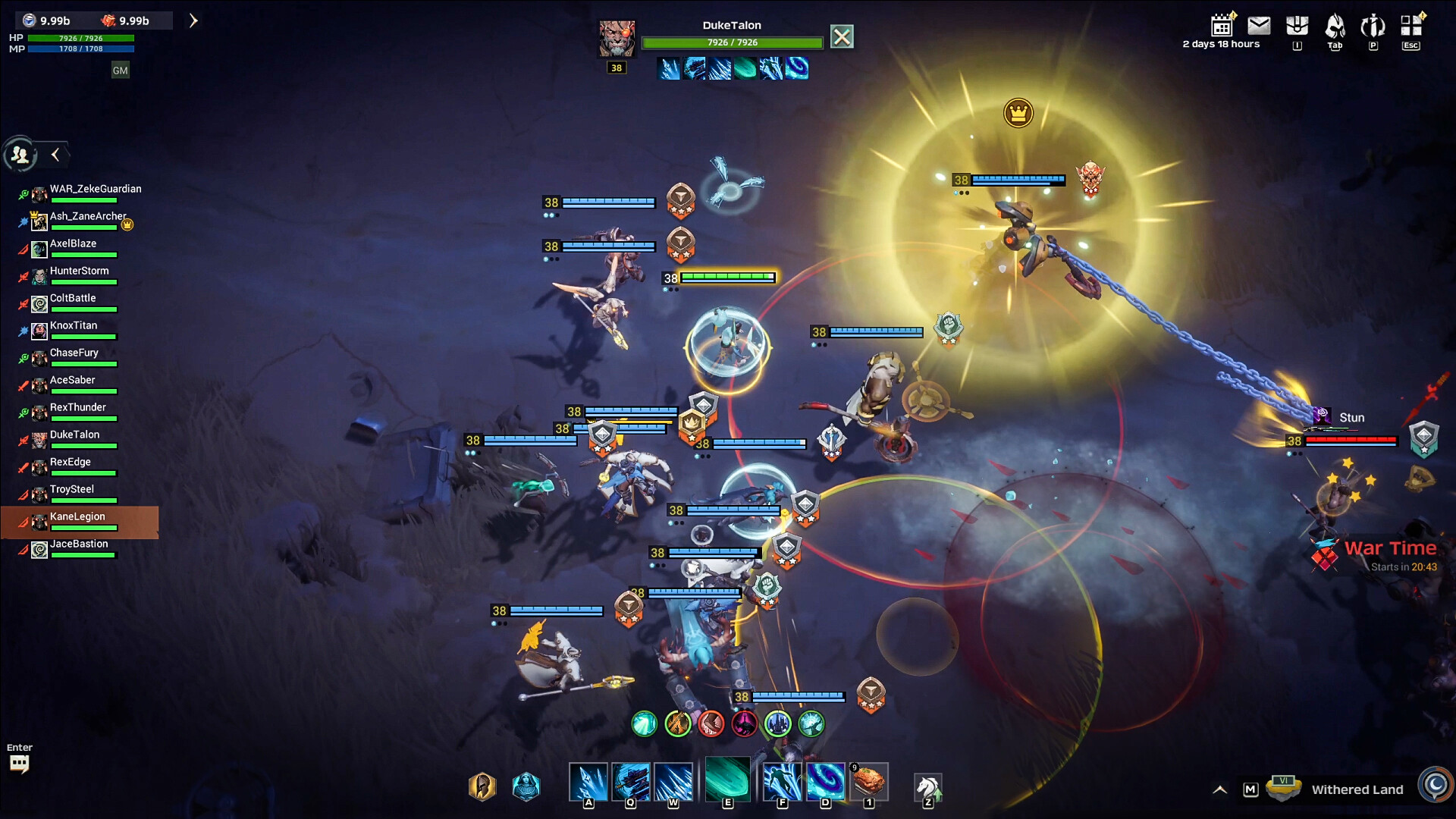Click the GM badge label

point(120,70)
